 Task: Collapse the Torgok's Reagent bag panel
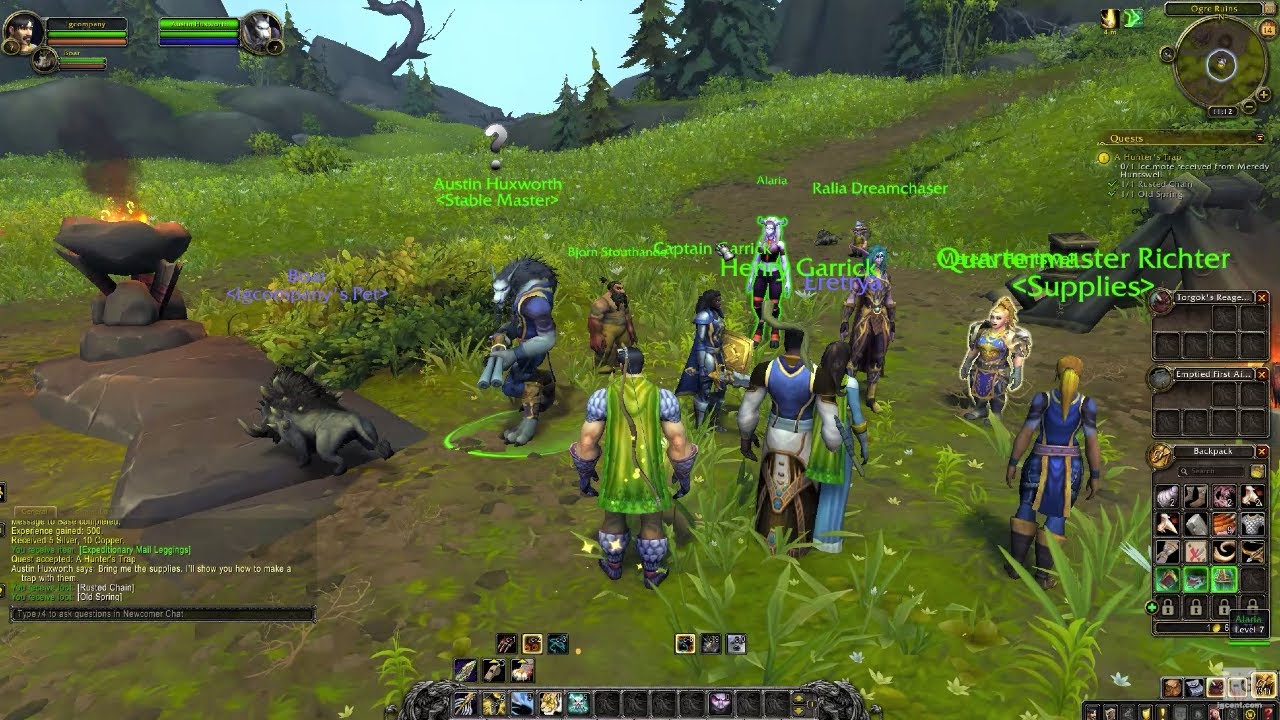[x=1262, y=297]
